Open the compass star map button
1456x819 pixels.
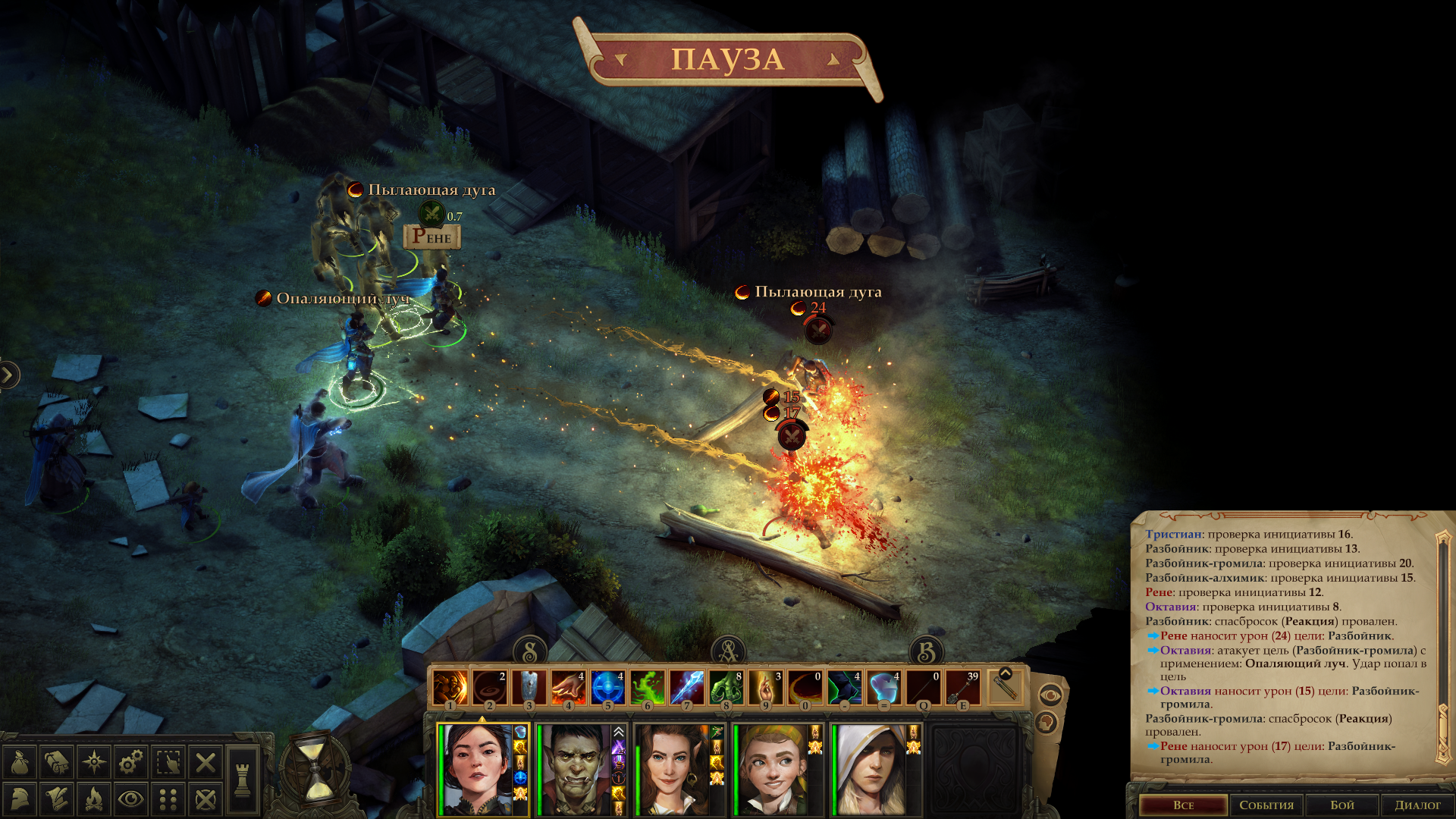94,762
